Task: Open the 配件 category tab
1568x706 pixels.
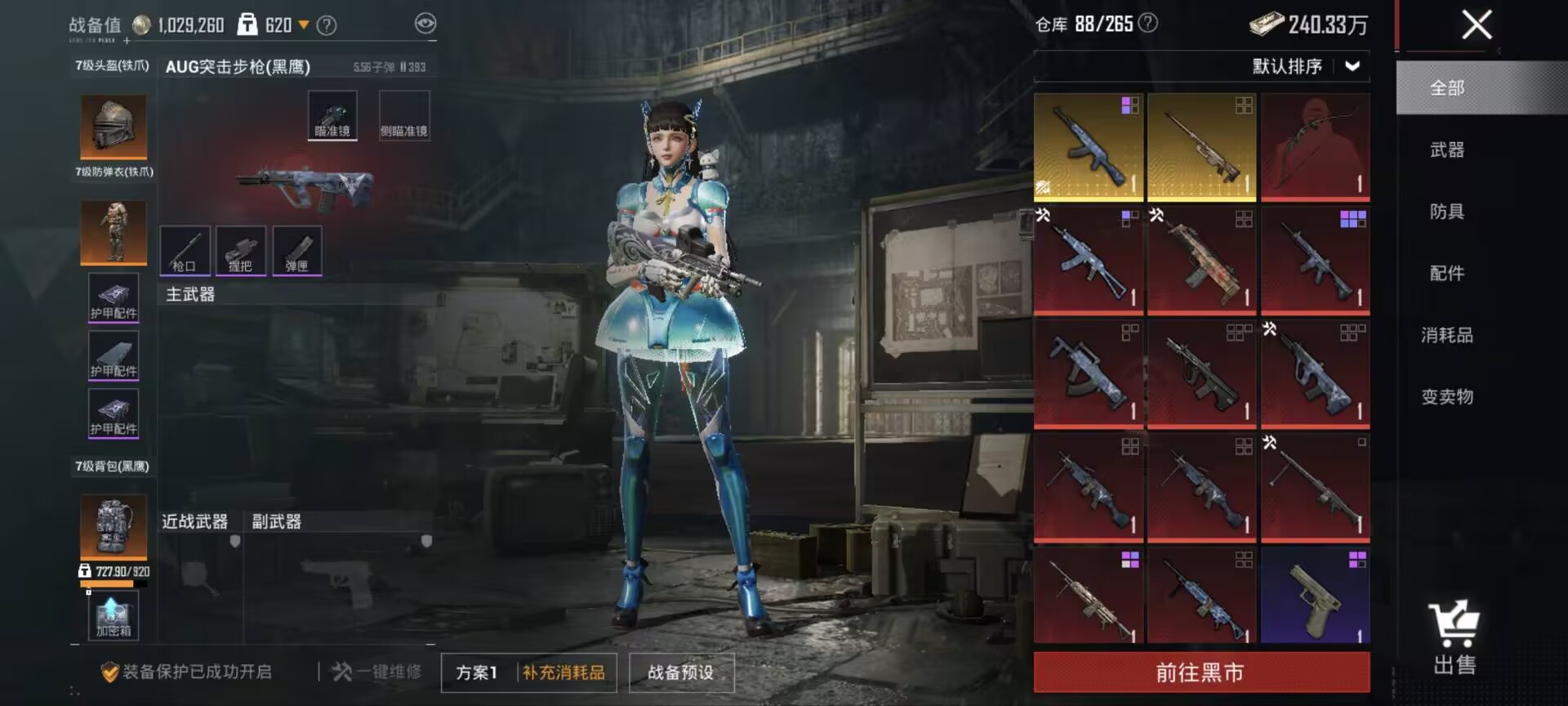Action: click(1446, 273)
